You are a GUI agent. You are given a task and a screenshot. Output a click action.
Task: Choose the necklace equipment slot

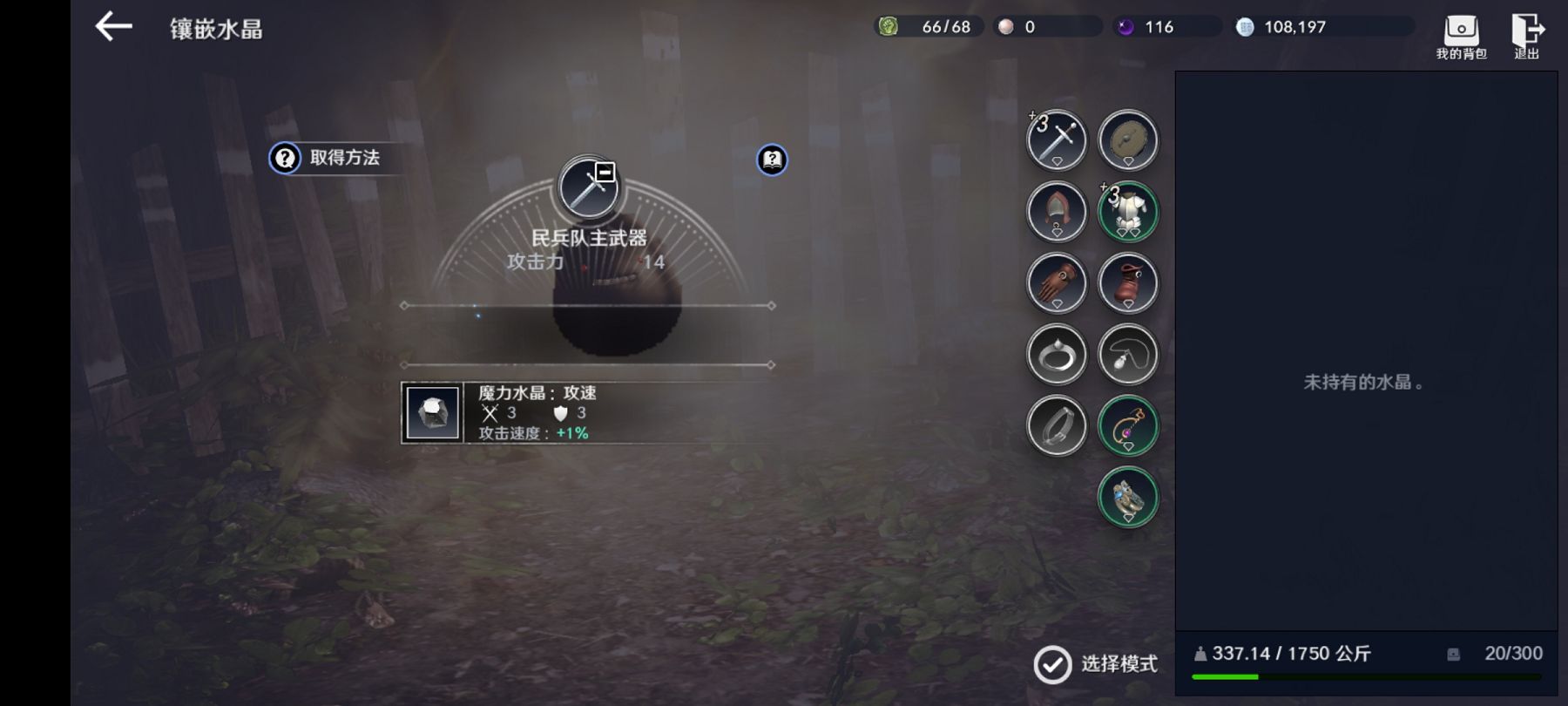pyautogui.click(x=1128, y=355)
